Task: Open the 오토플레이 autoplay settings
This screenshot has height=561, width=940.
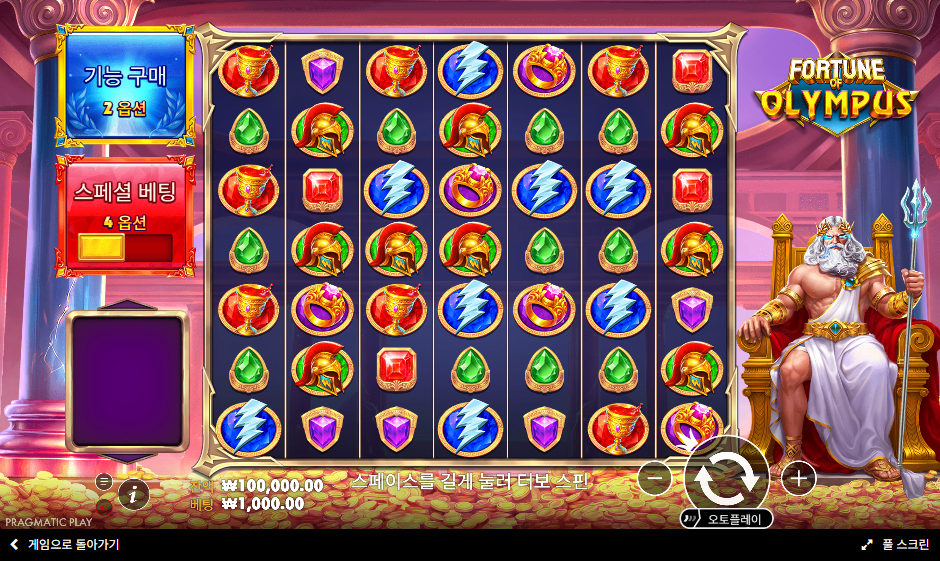Action: pyautogui.click(x=726, y=519)
